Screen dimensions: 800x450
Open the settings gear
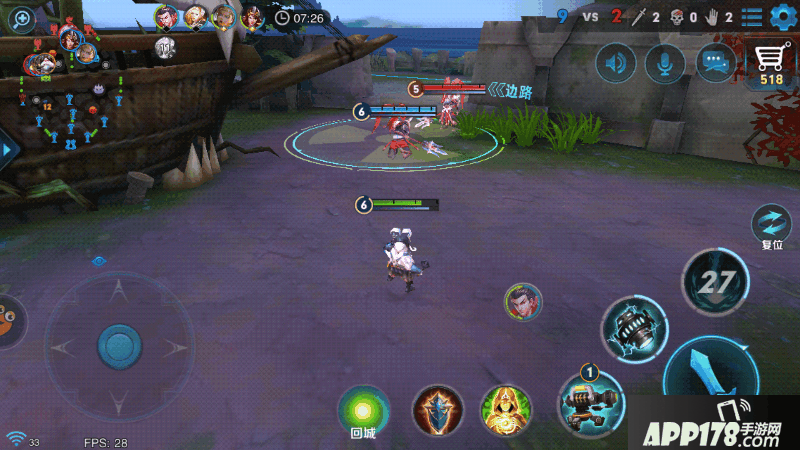click(x=781, y=17)
